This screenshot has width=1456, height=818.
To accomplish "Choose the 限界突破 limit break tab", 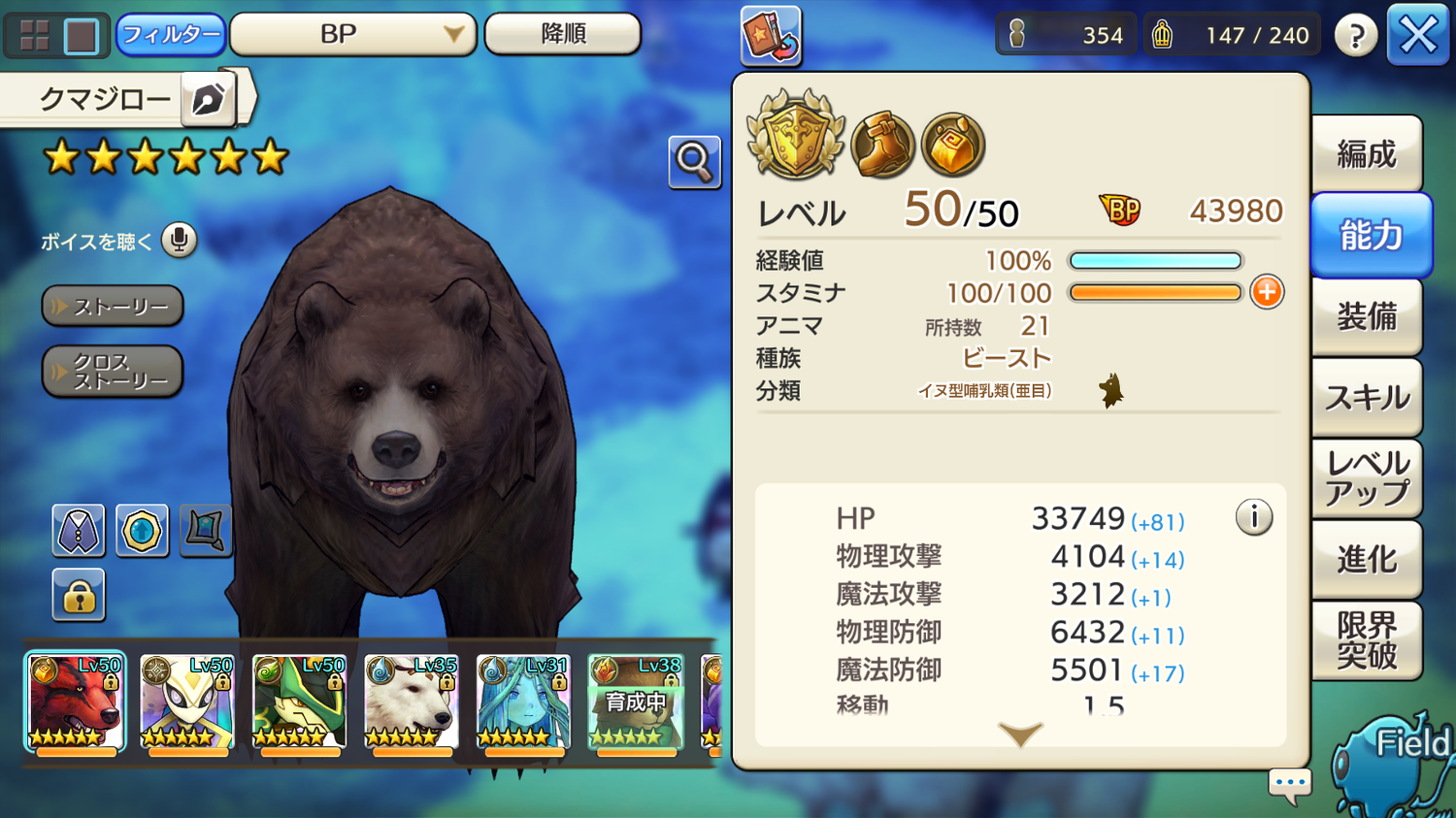I will click(x=1366, y=640).
